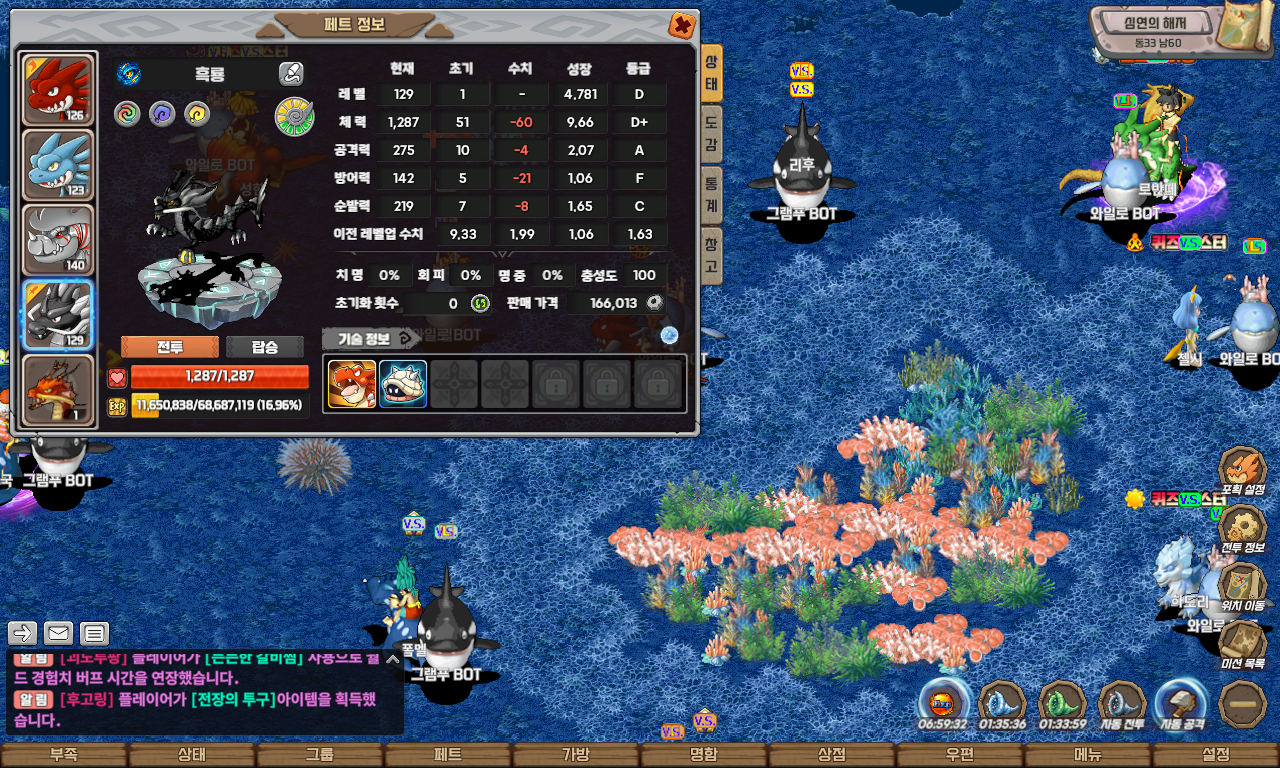Screen dimensions: 1280x768
Task: Select the blue dragon pet, level 123
Action: (58, 164)
